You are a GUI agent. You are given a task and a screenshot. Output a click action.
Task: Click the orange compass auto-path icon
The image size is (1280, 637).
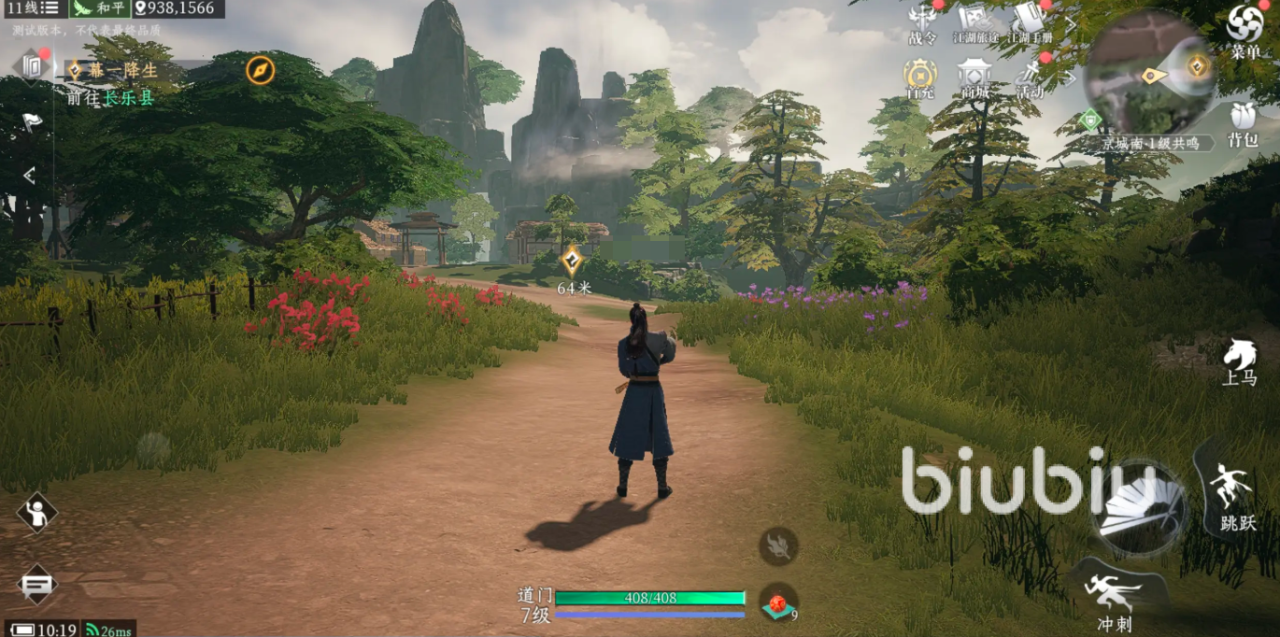tap(260, 70)
